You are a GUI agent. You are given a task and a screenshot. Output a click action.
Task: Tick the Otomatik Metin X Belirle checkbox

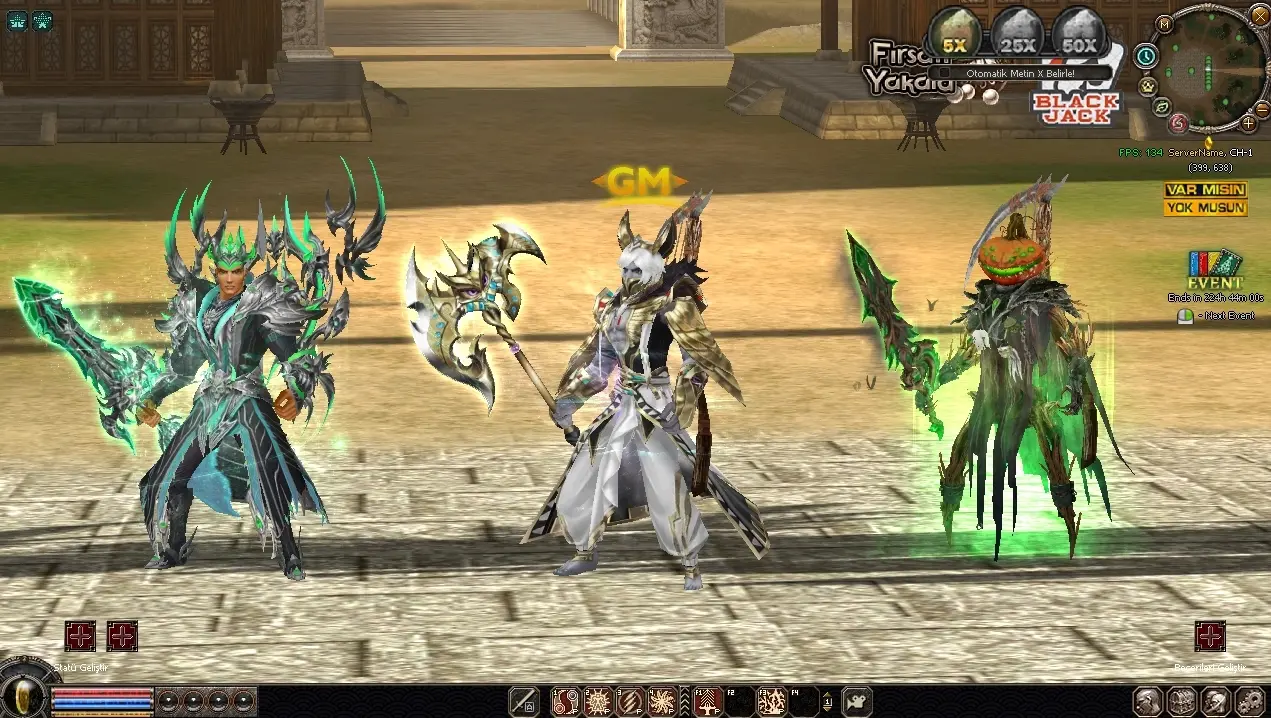[936, 73]
